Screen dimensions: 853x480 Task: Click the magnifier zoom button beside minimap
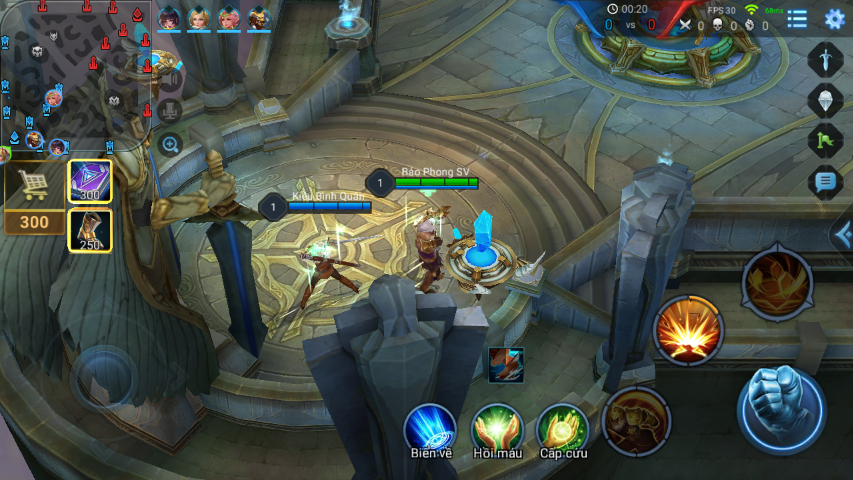170,144
